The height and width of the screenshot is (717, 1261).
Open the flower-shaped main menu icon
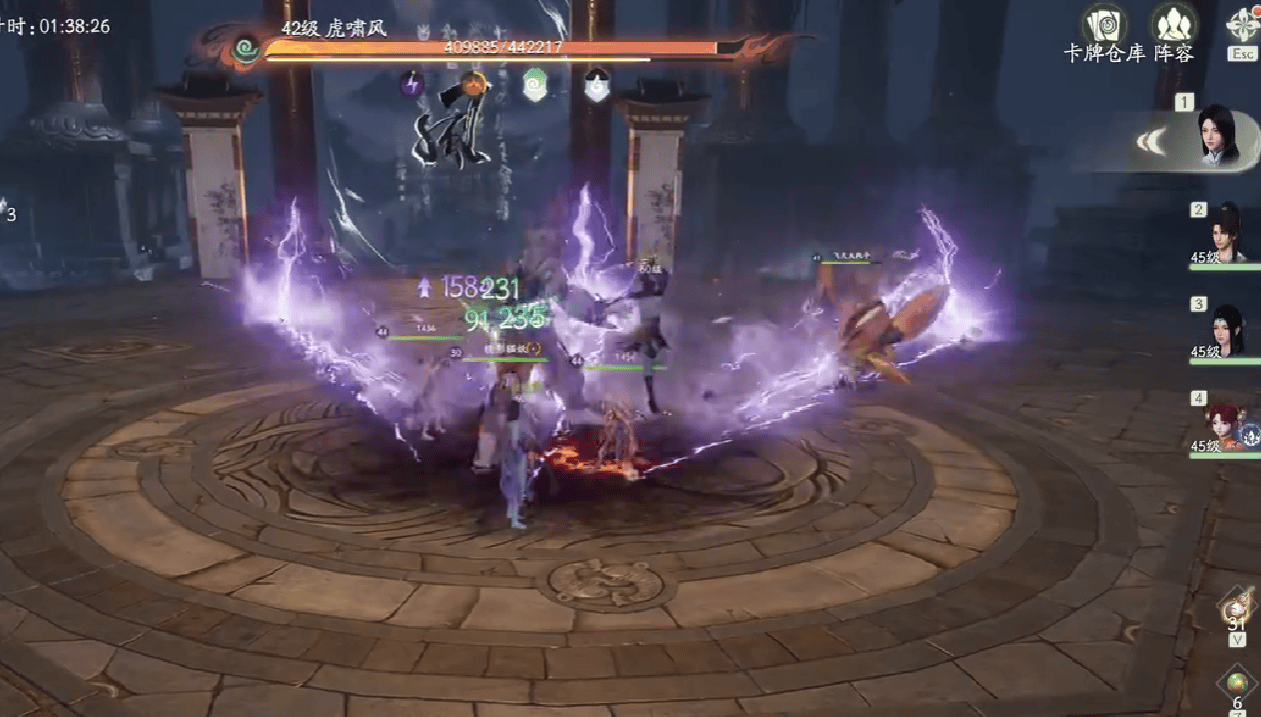tap(1243, 24)
